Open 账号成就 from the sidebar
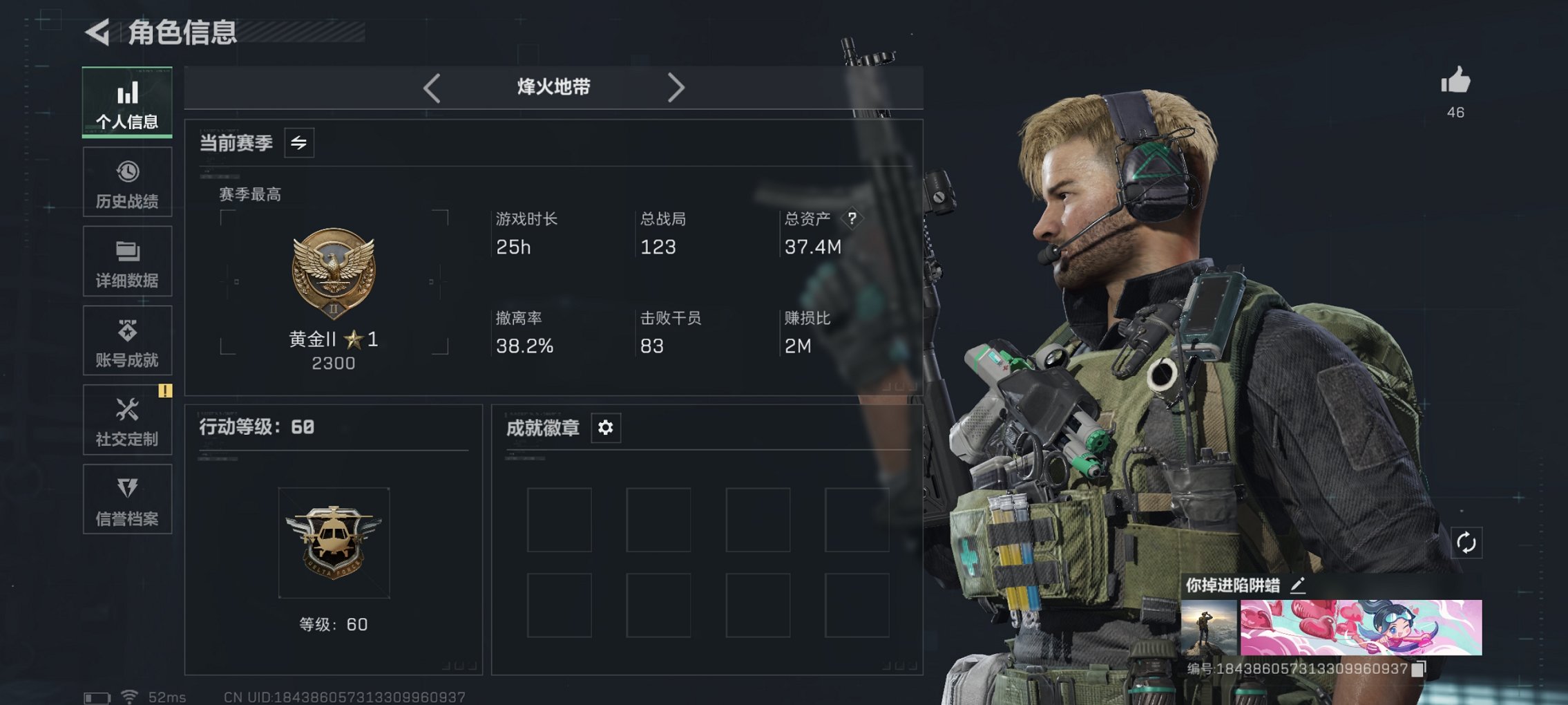Image resolution: width=1568 pixels, height=705 pixels. (x=126, y=340)
